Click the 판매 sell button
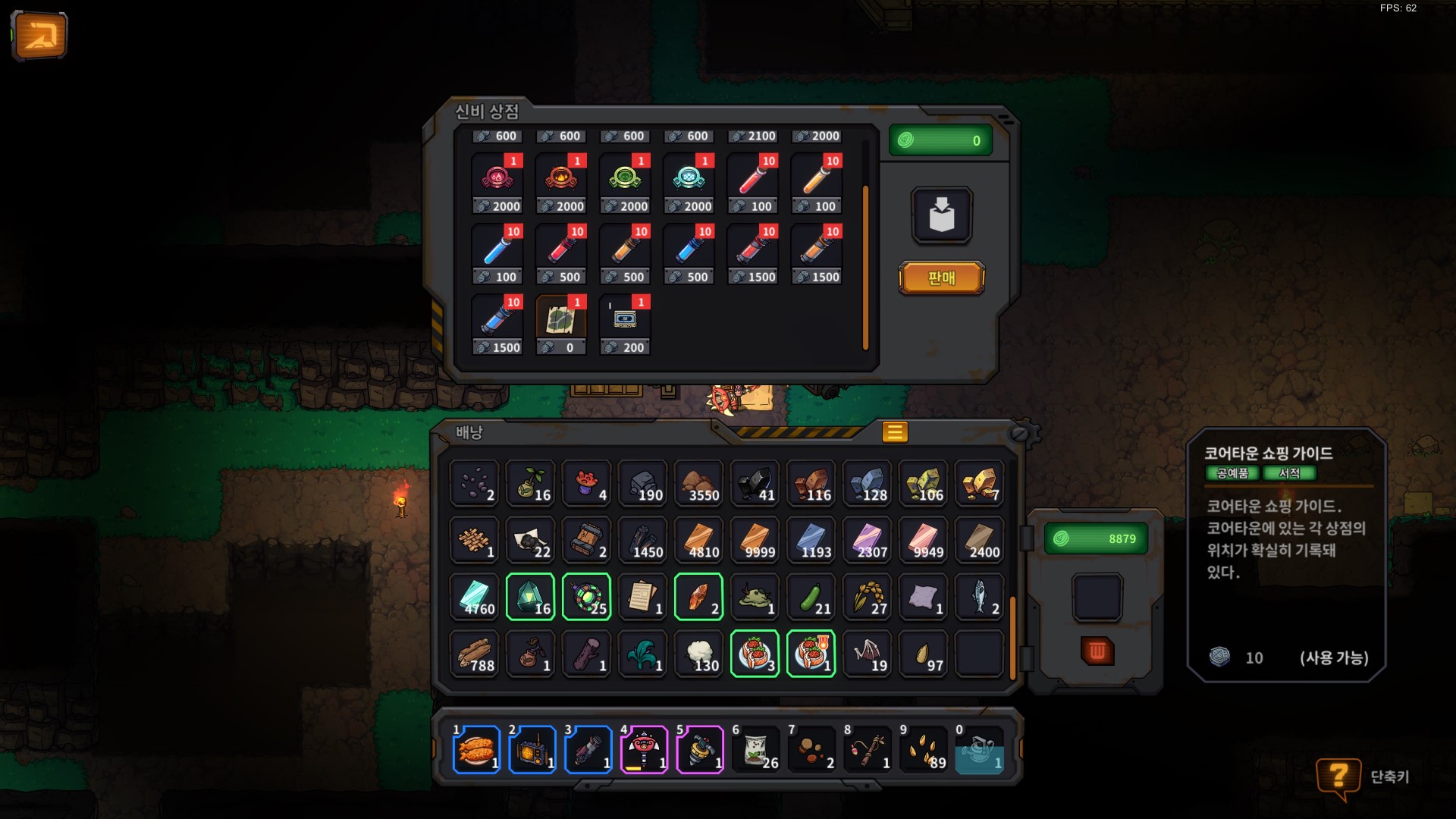This screenshot has width=1456, height=819. pos(941,278)
